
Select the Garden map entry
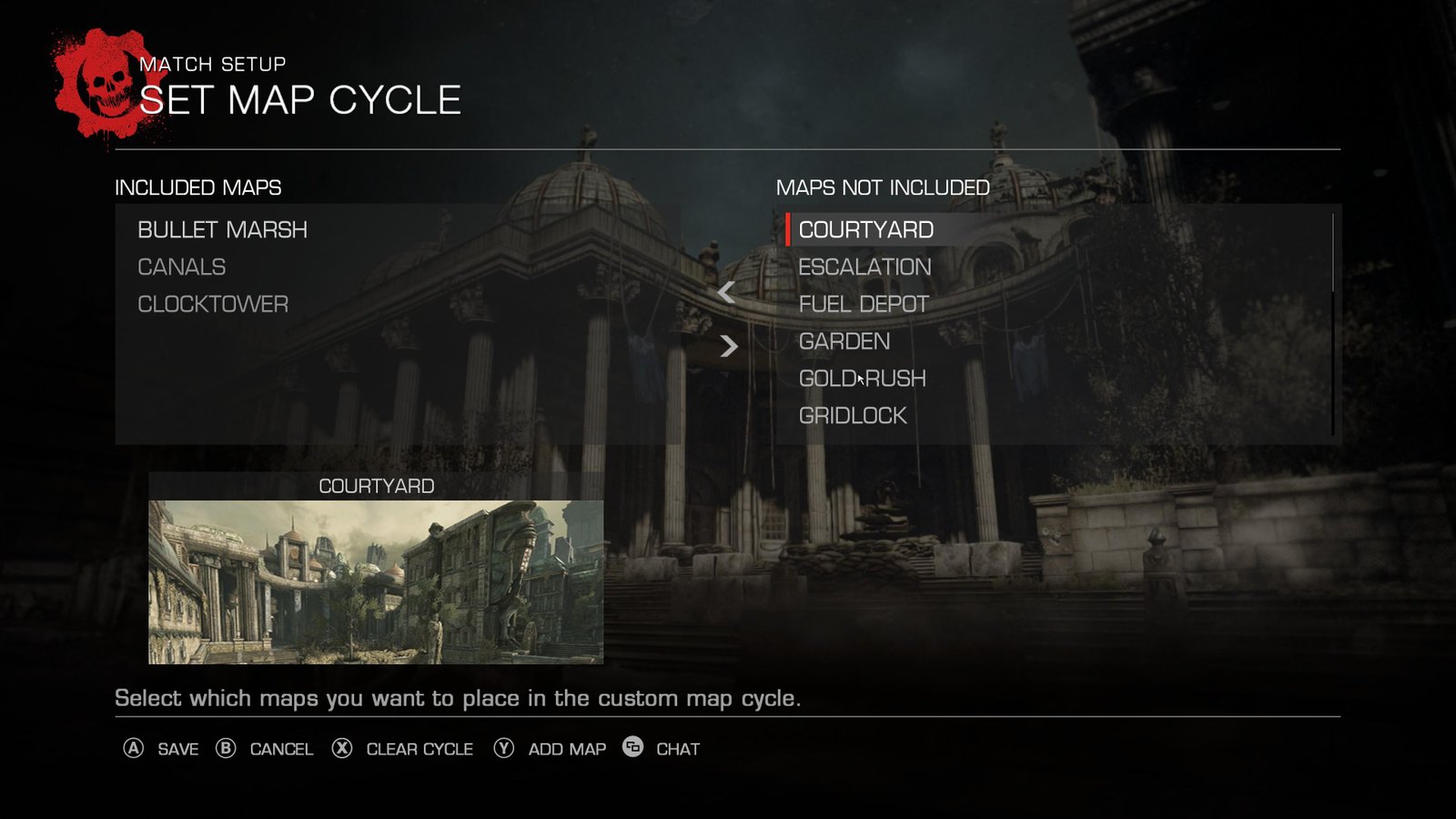[844, 342]
